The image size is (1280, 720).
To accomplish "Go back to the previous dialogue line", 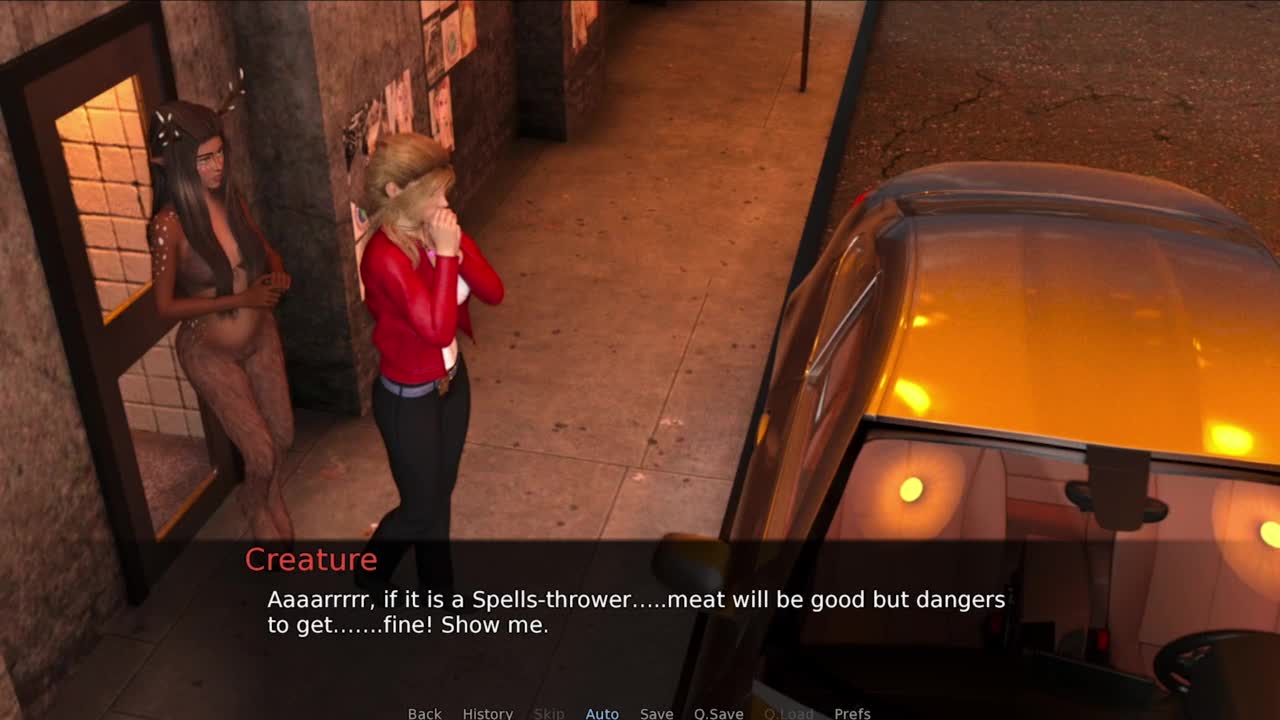I will 424,713.
